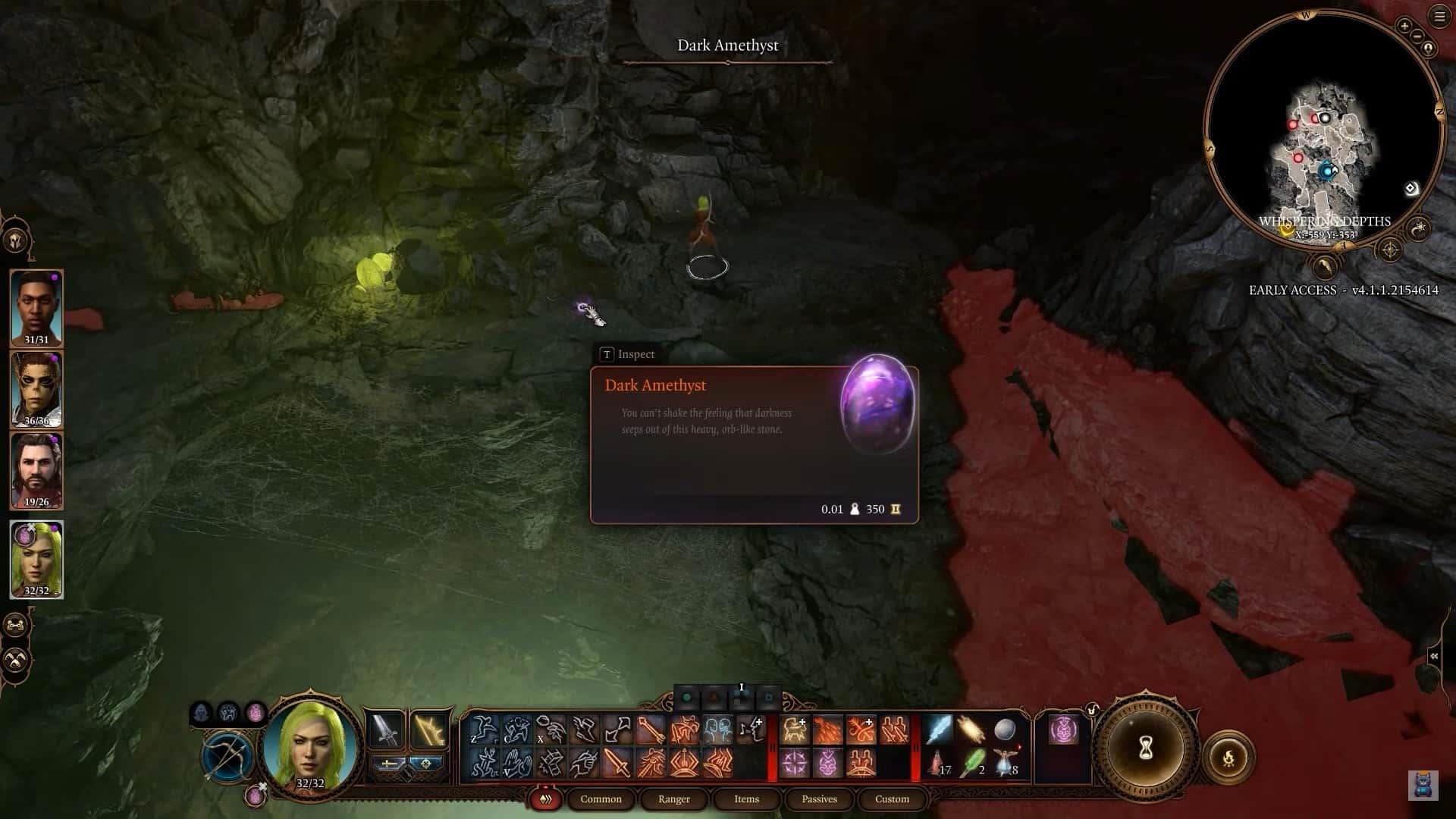Switch to the Common hotbar tab

pos(601,799)
